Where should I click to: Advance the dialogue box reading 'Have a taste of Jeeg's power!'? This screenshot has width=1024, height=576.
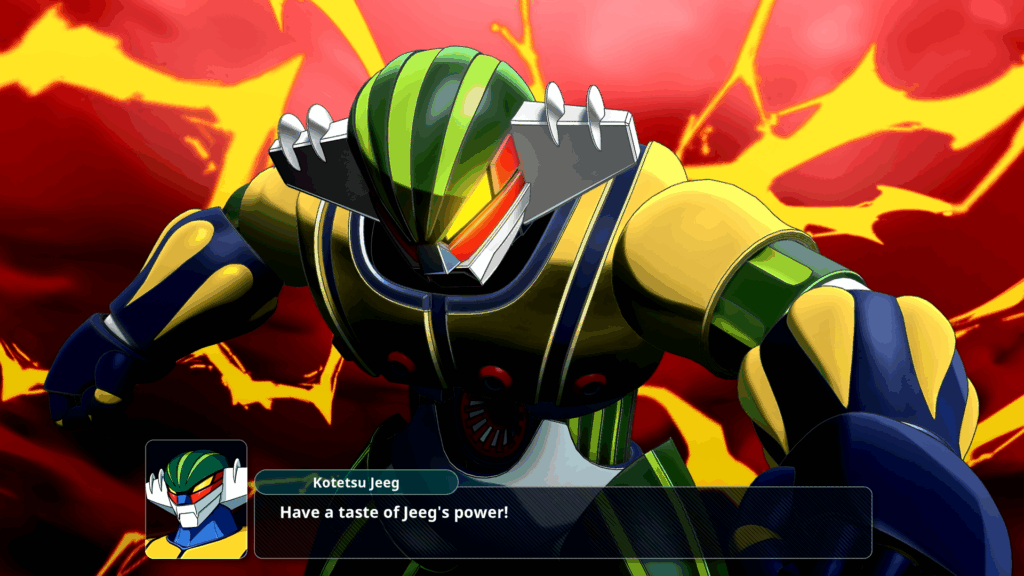pos(562,522)
